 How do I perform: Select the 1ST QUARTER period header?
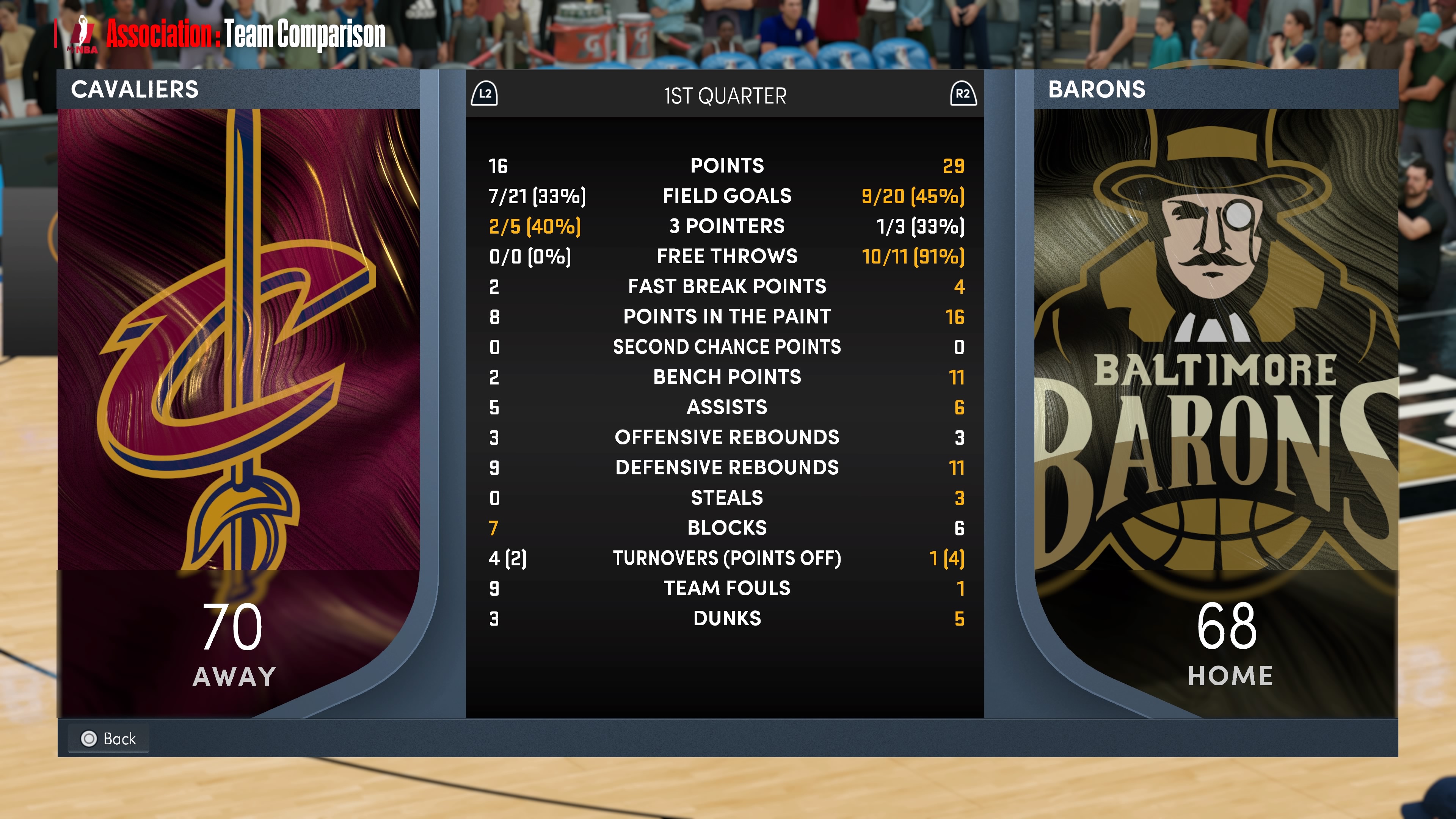[x=725, y=96]
